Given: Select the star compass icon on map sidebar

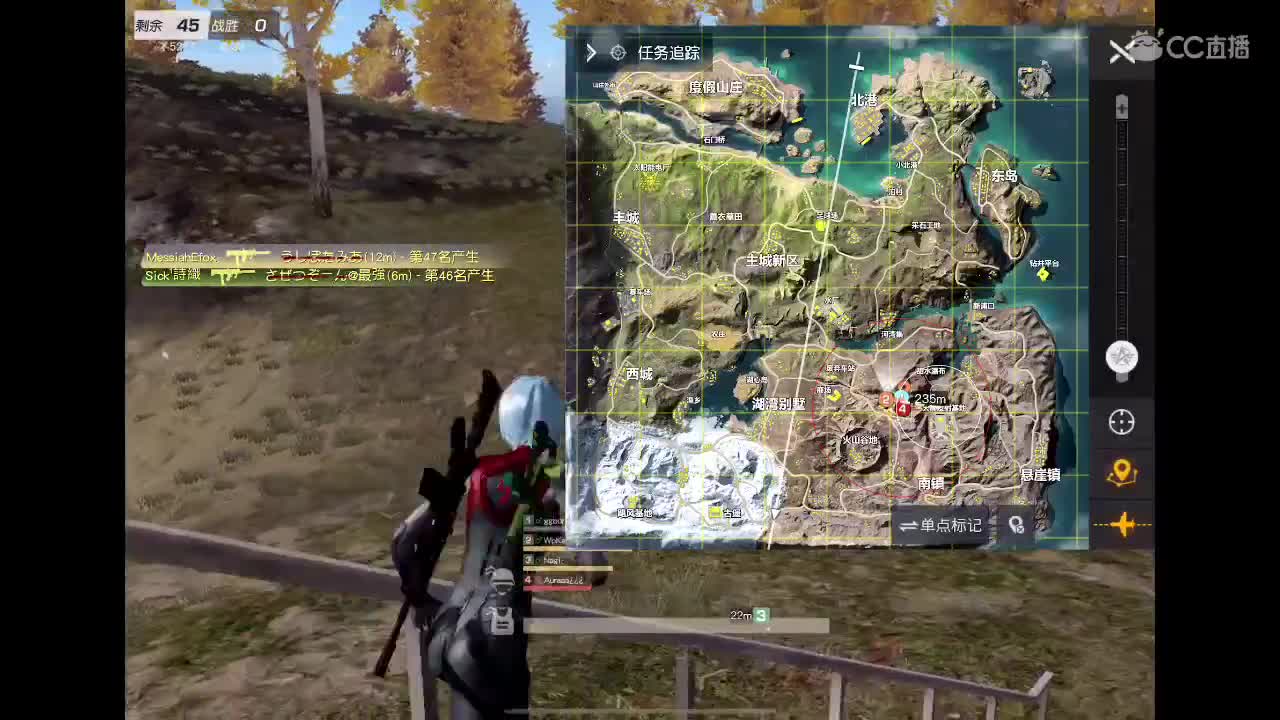Looking at the screenshot, I should [1121, 354].
